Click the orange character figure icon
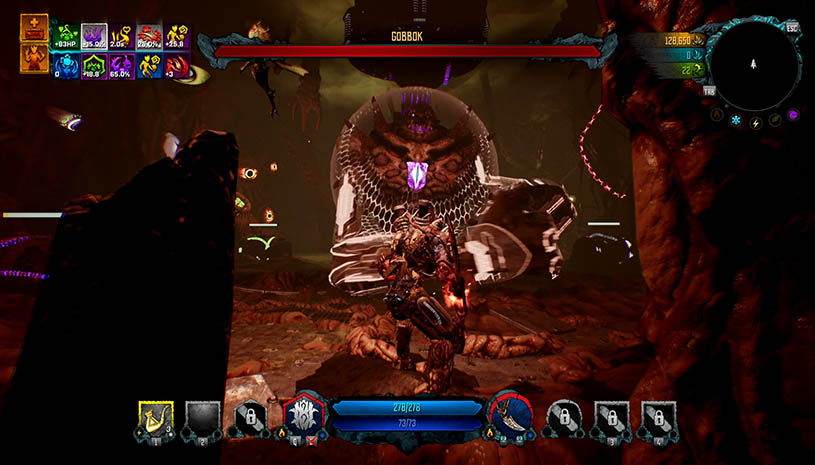The width and height of the screenshot is (815, 465). tap(34, 58)
